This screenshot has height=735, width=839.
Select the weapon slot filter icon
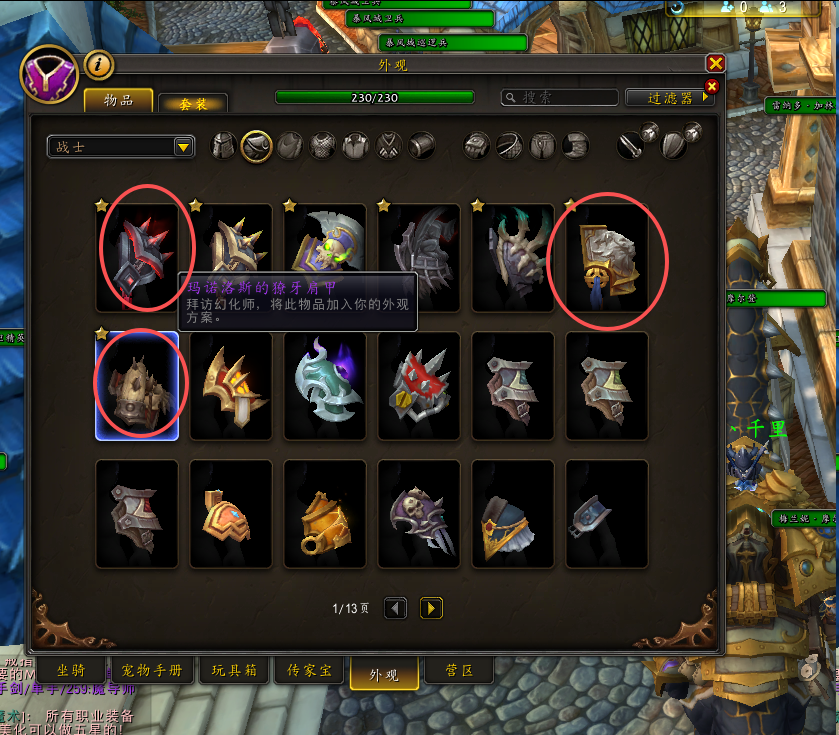pos(631,146)
